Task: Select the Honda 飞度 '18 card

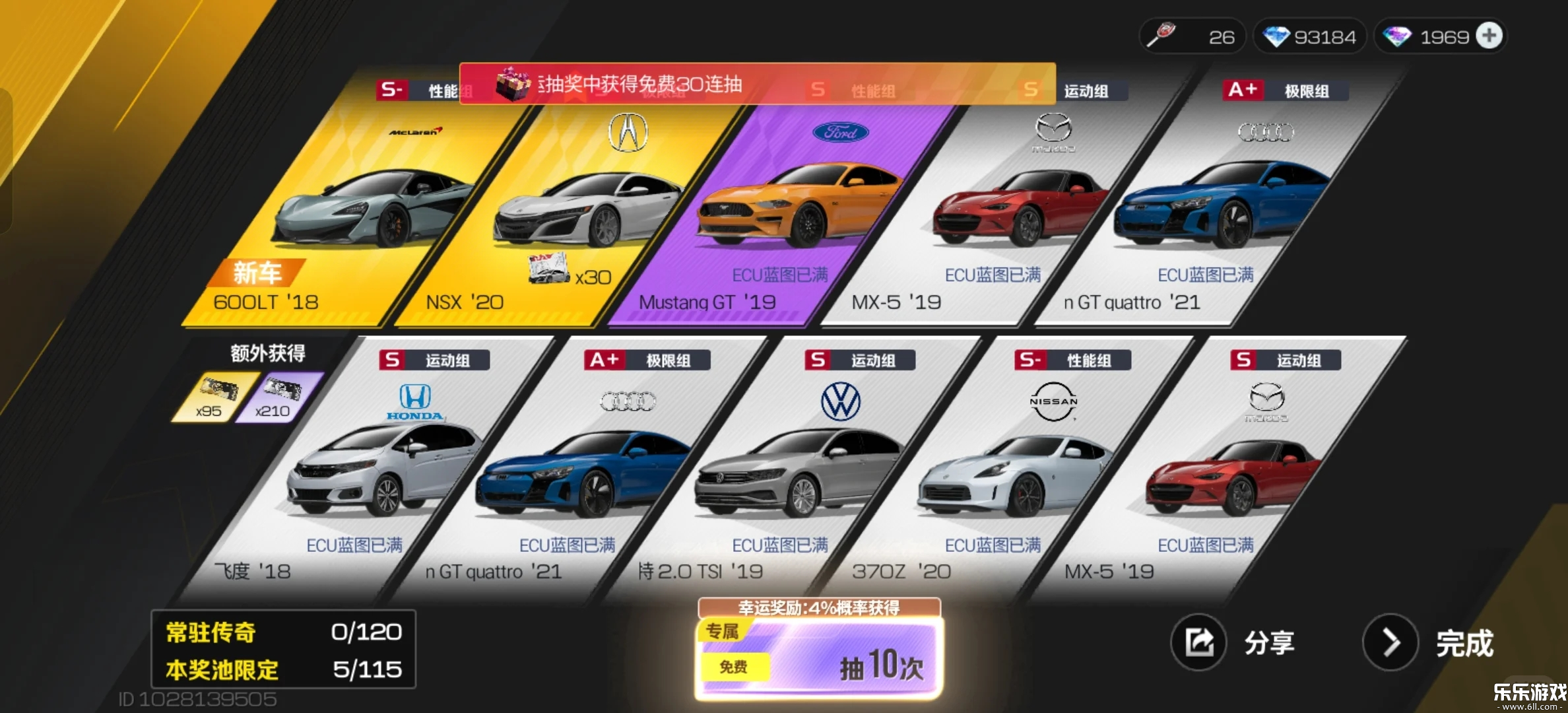Action: pyautogui.click(x=370, y=475)
